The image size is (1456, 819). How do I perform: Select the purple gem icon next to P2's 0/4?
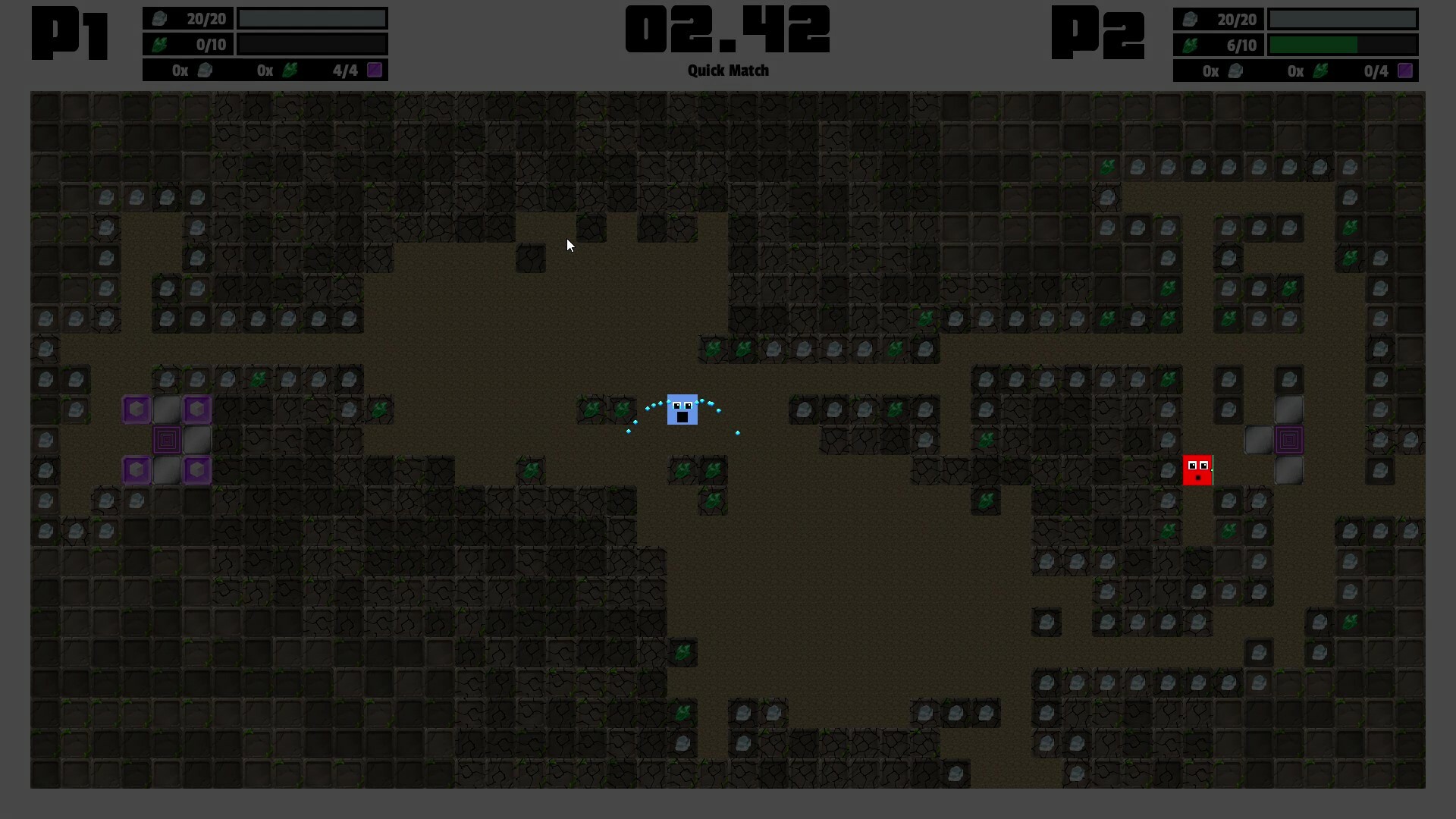1405,71
